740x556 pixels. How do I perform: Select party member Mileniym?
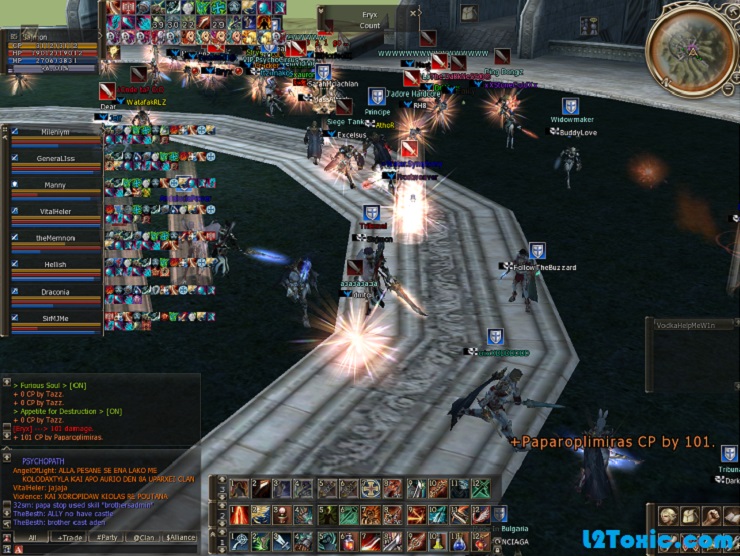point(55,132)
